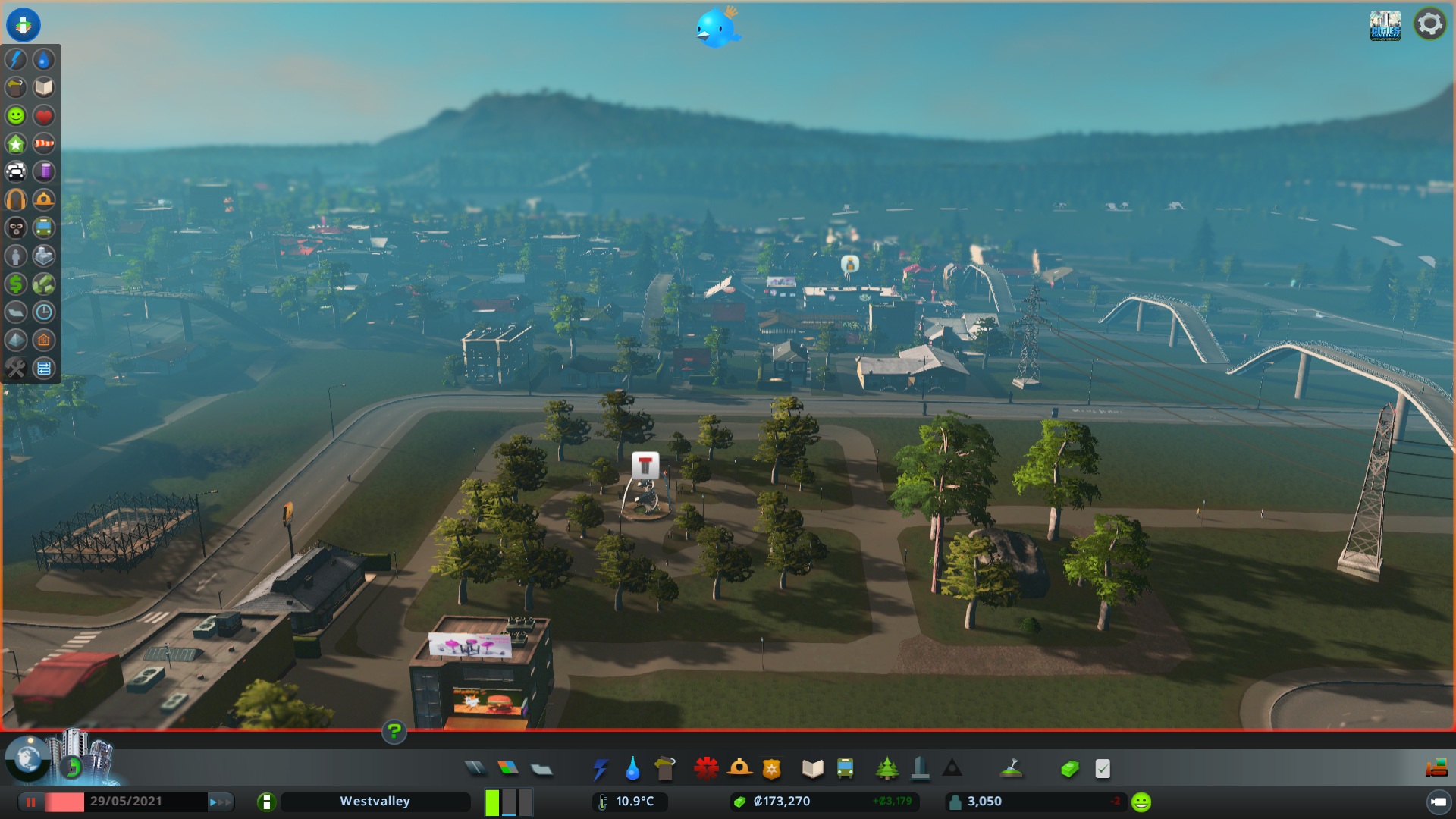Open the education build menu
This screenshot has height=819, width=1456.
click(812, 768)
